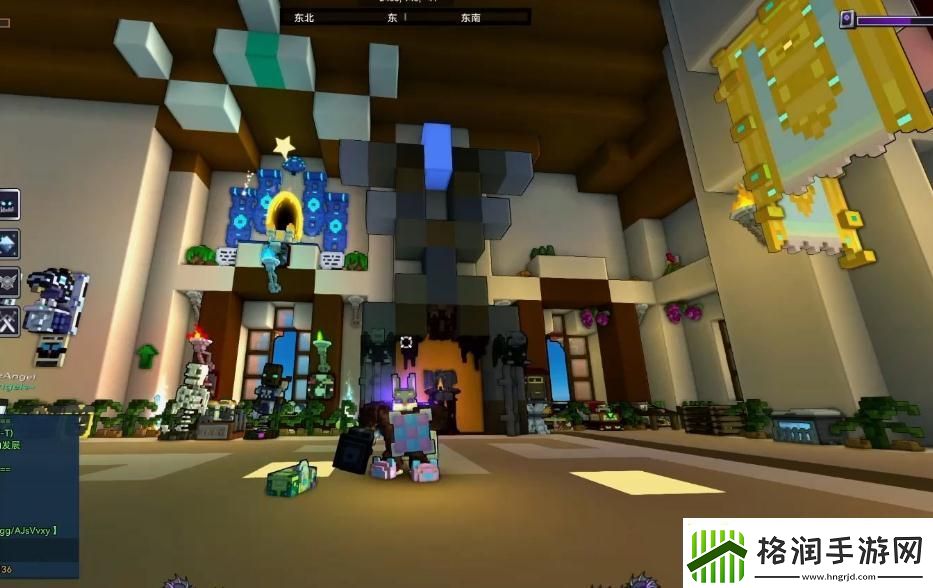Open the 格润手游网 site logo link

pos(808,552)
